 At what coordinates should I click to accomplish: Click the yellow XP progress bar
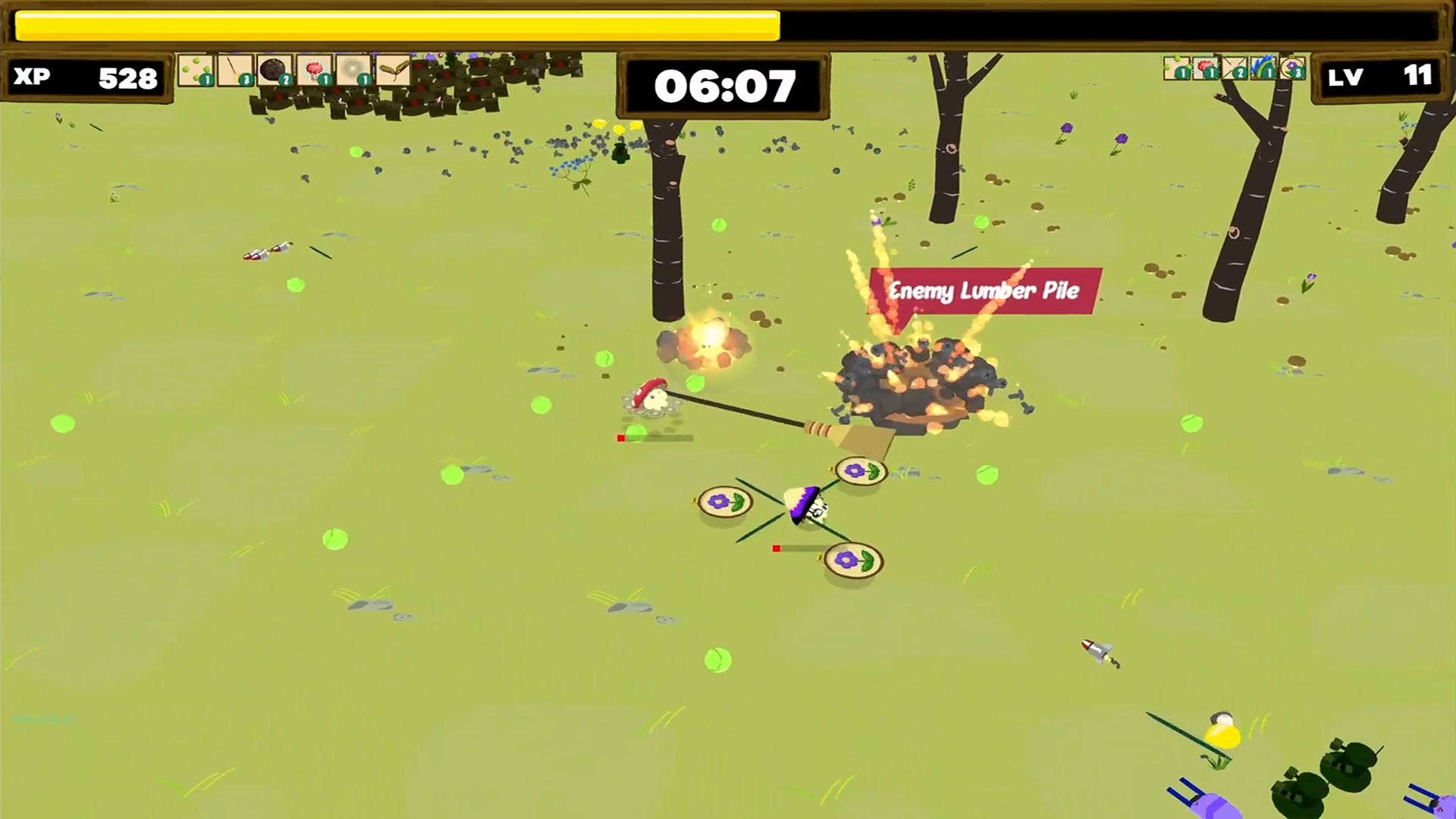[394, 24]
